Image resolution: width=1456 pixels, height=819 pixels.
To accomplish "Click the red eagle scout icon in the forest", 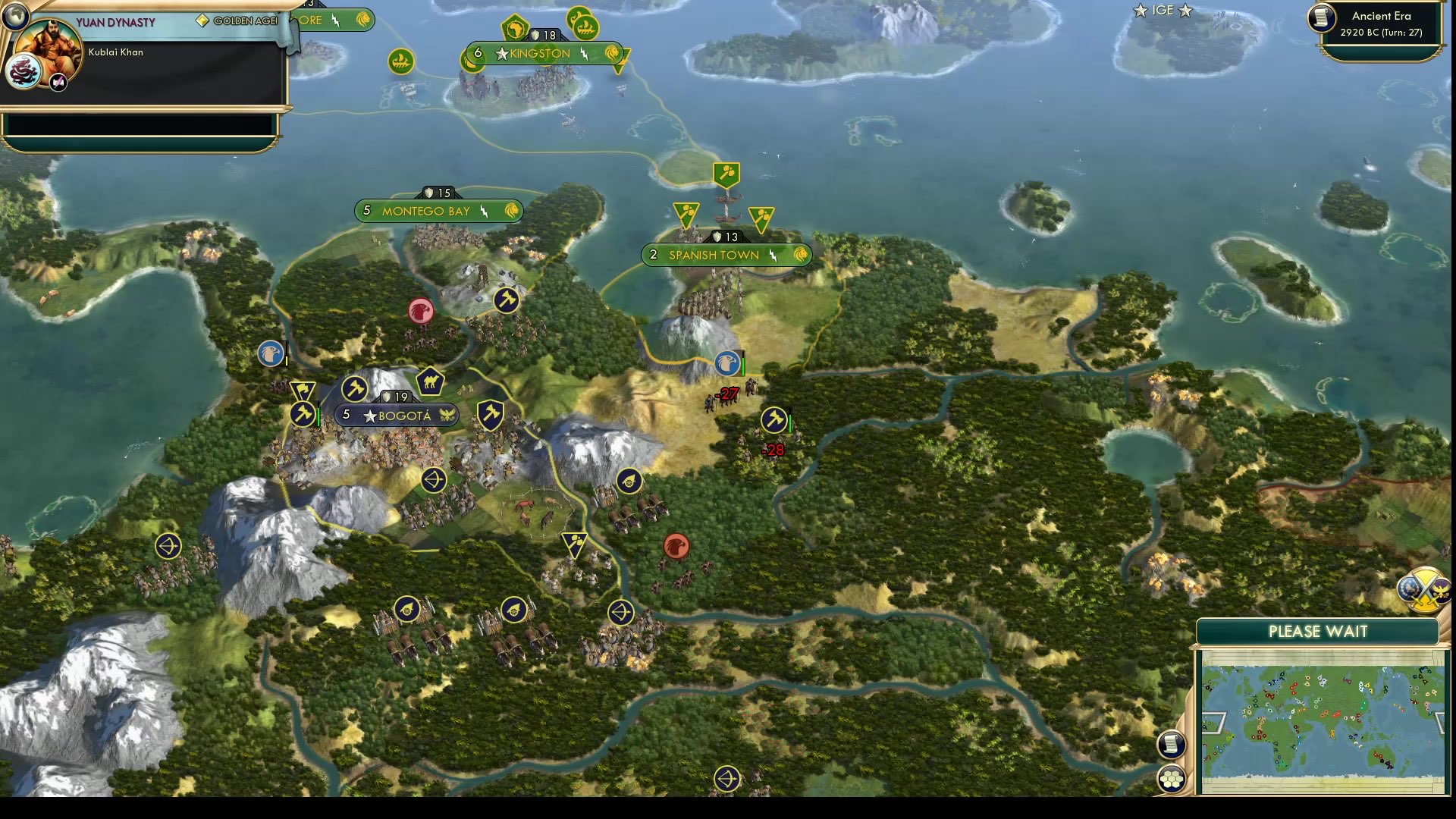I will click(677, 545).
